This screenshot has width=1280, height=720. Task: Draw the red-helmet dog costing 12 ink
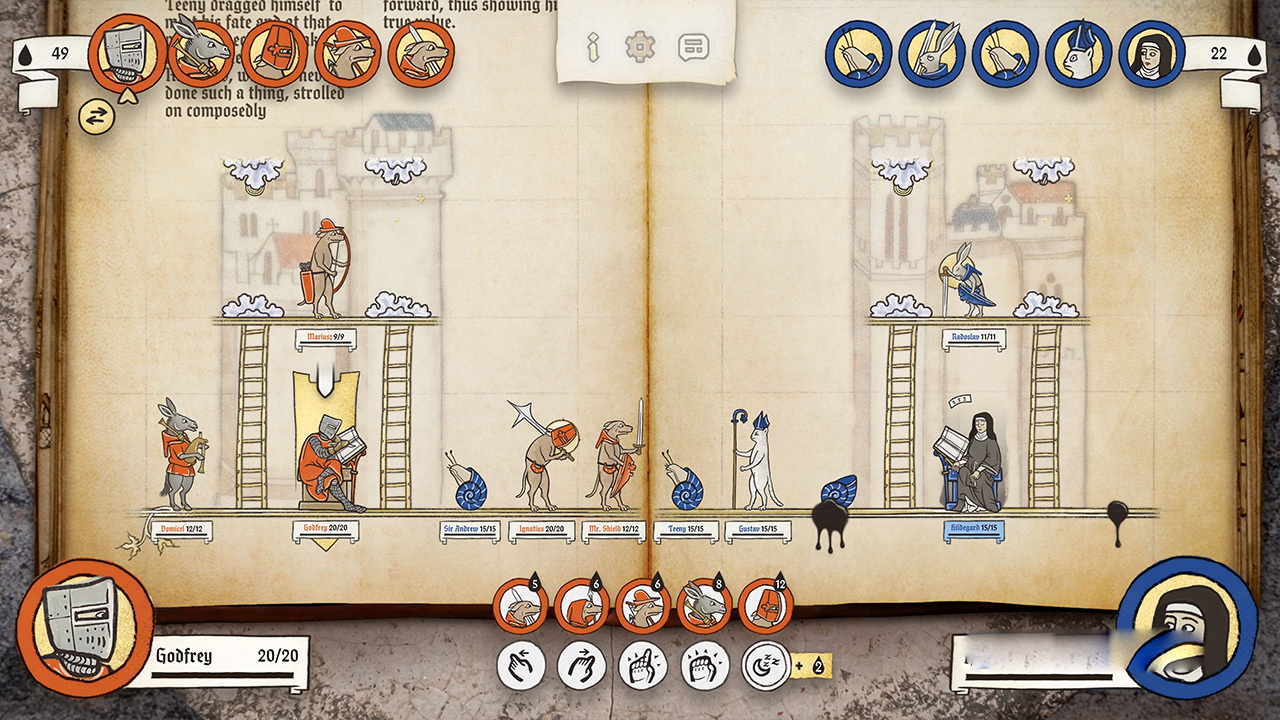766,606
